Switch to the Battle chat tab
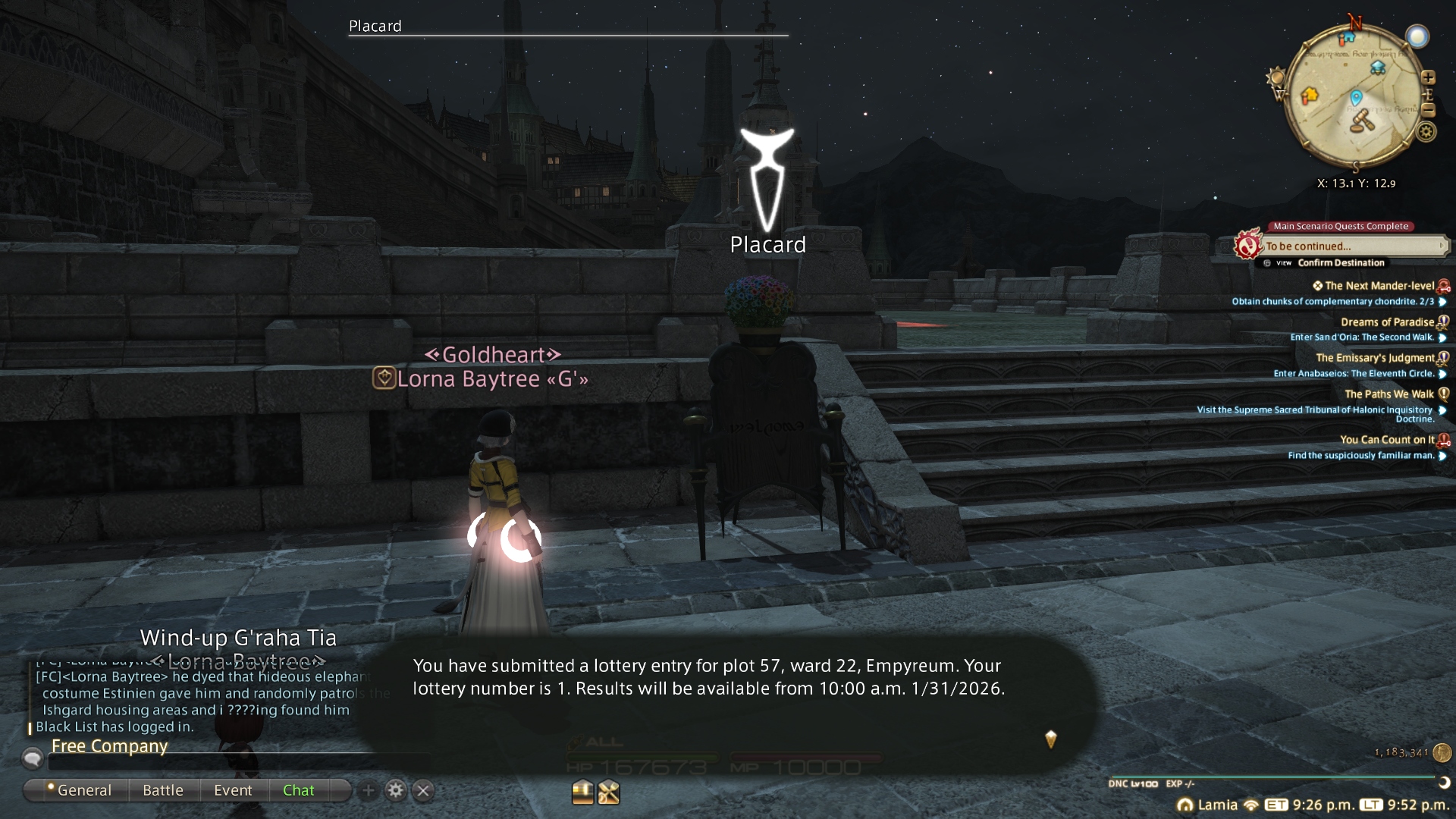The height and width of the screenshot is (819, 1456). [163, 790]
